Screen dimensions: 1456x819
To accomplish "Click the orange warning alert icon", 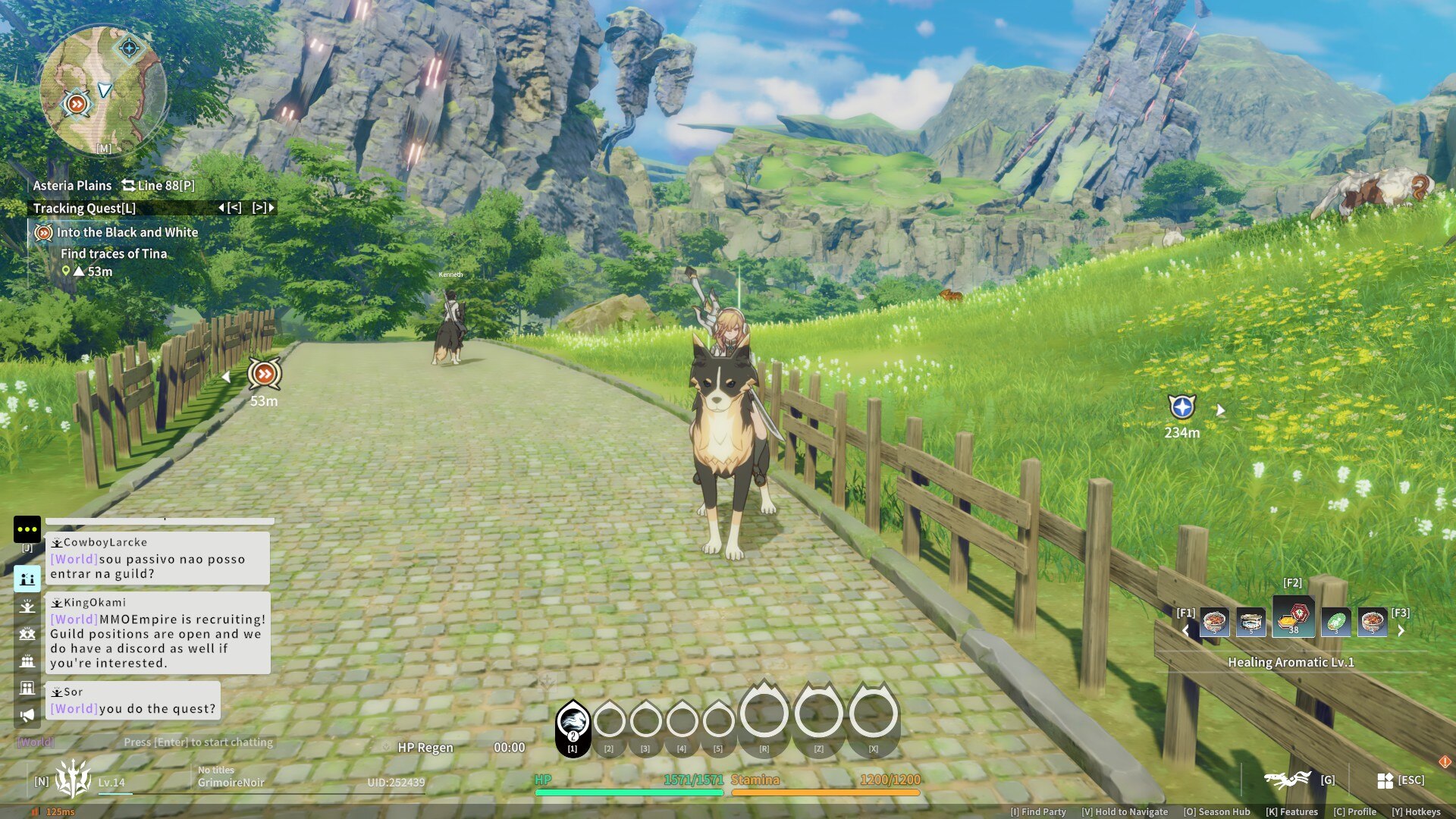I will (1445, 761).
